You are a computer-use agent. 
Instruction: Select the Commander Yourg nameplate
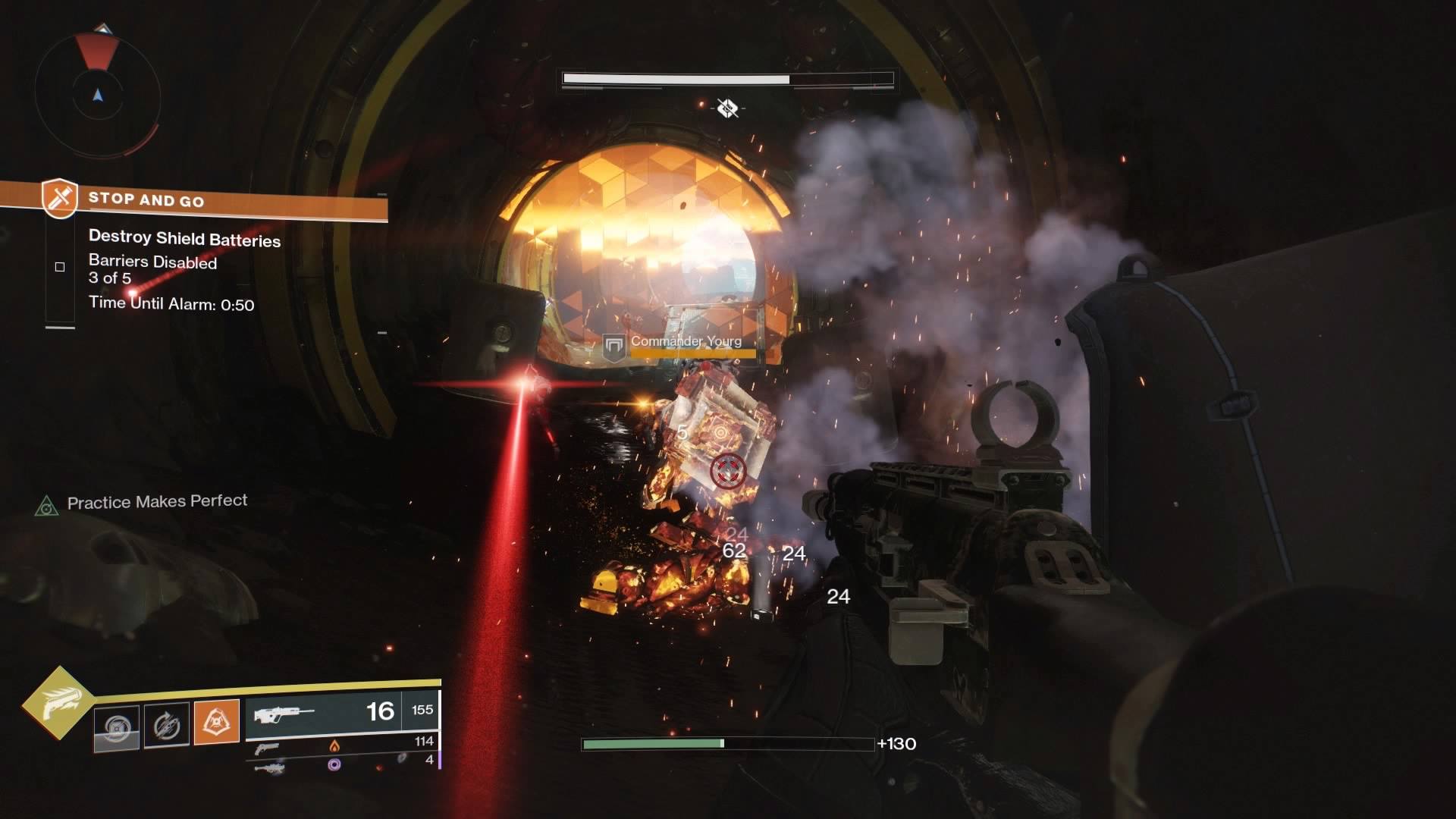[685, 342]
